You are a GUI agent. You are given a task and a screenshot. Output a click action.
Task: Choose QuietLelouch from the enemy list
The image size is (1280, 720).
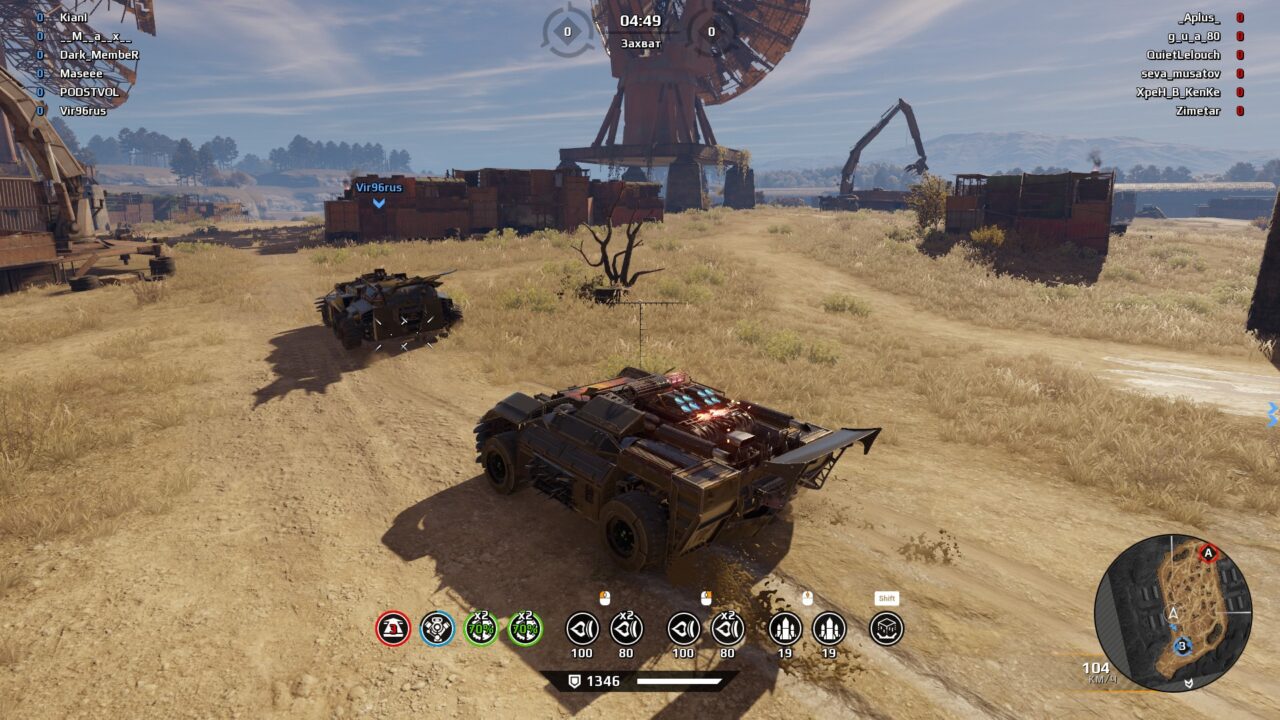point(1183,55)
